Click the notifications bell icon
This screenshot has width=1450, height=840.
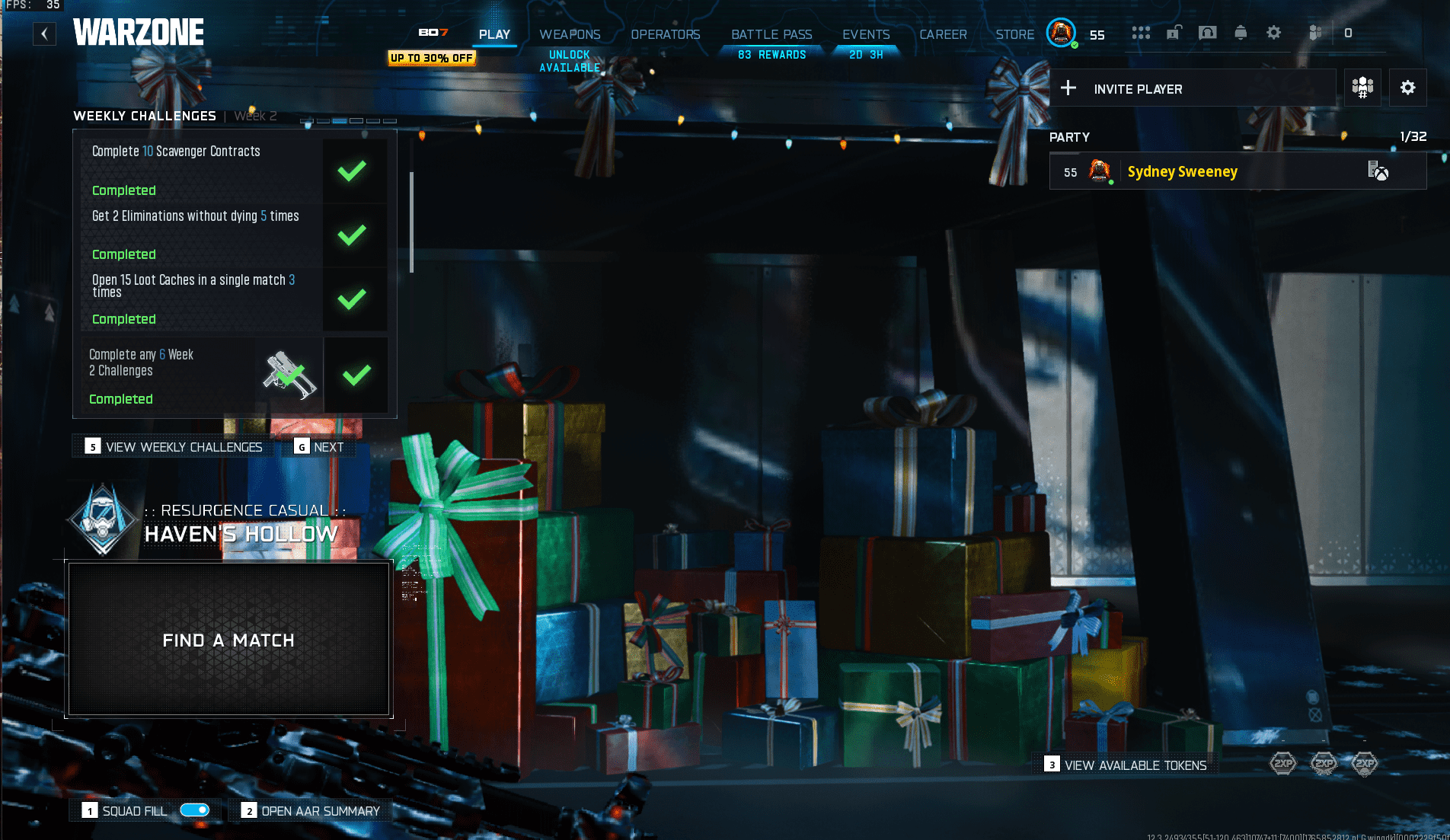point(1241,33)
